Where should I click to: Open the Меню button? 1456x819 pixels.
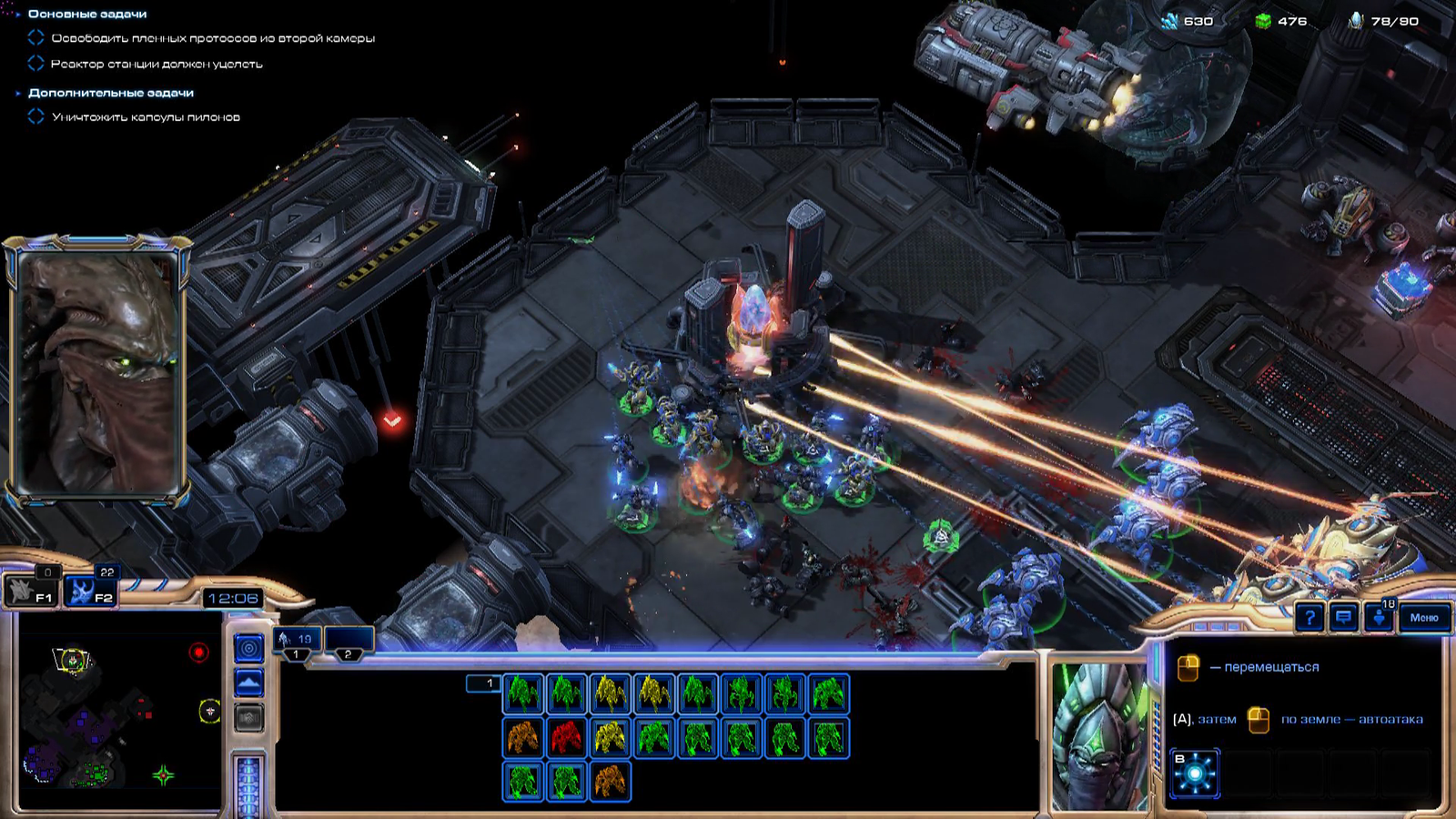pyautogui.click(x=1424, y=618)
